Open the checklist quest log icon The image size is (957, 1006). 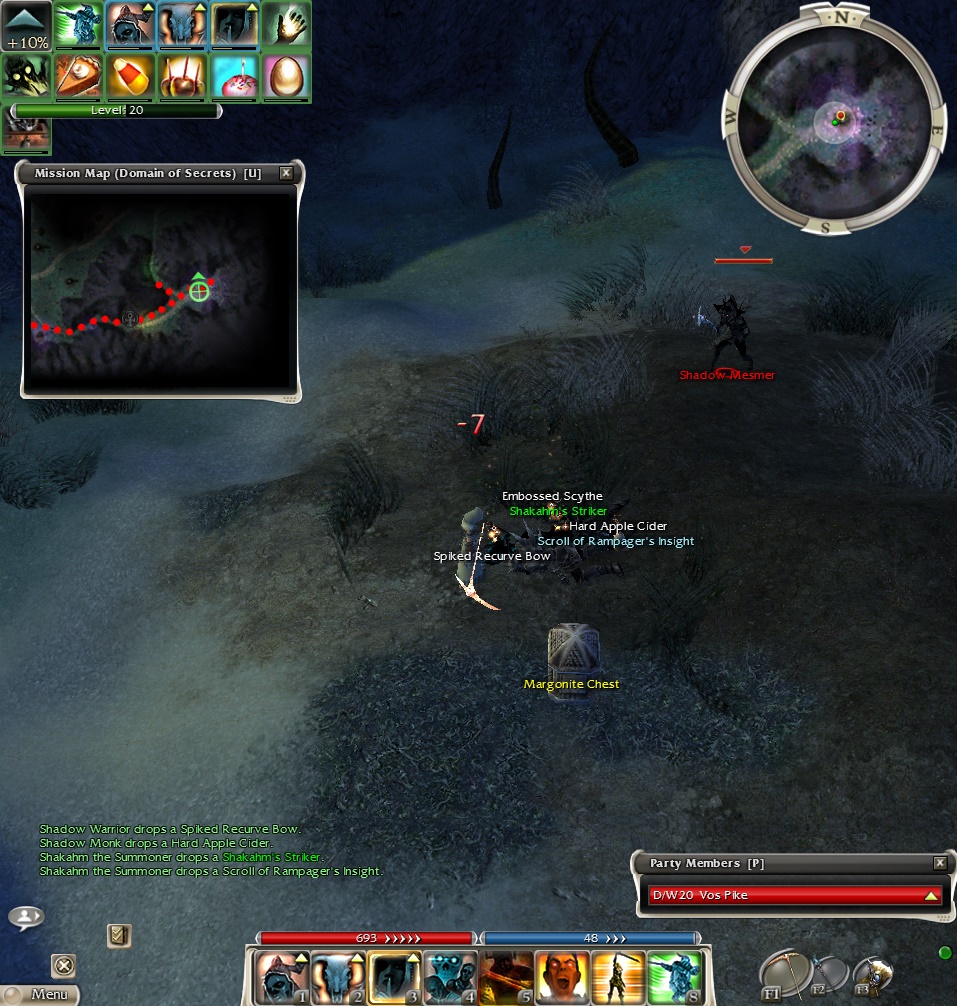coord(119,935)
